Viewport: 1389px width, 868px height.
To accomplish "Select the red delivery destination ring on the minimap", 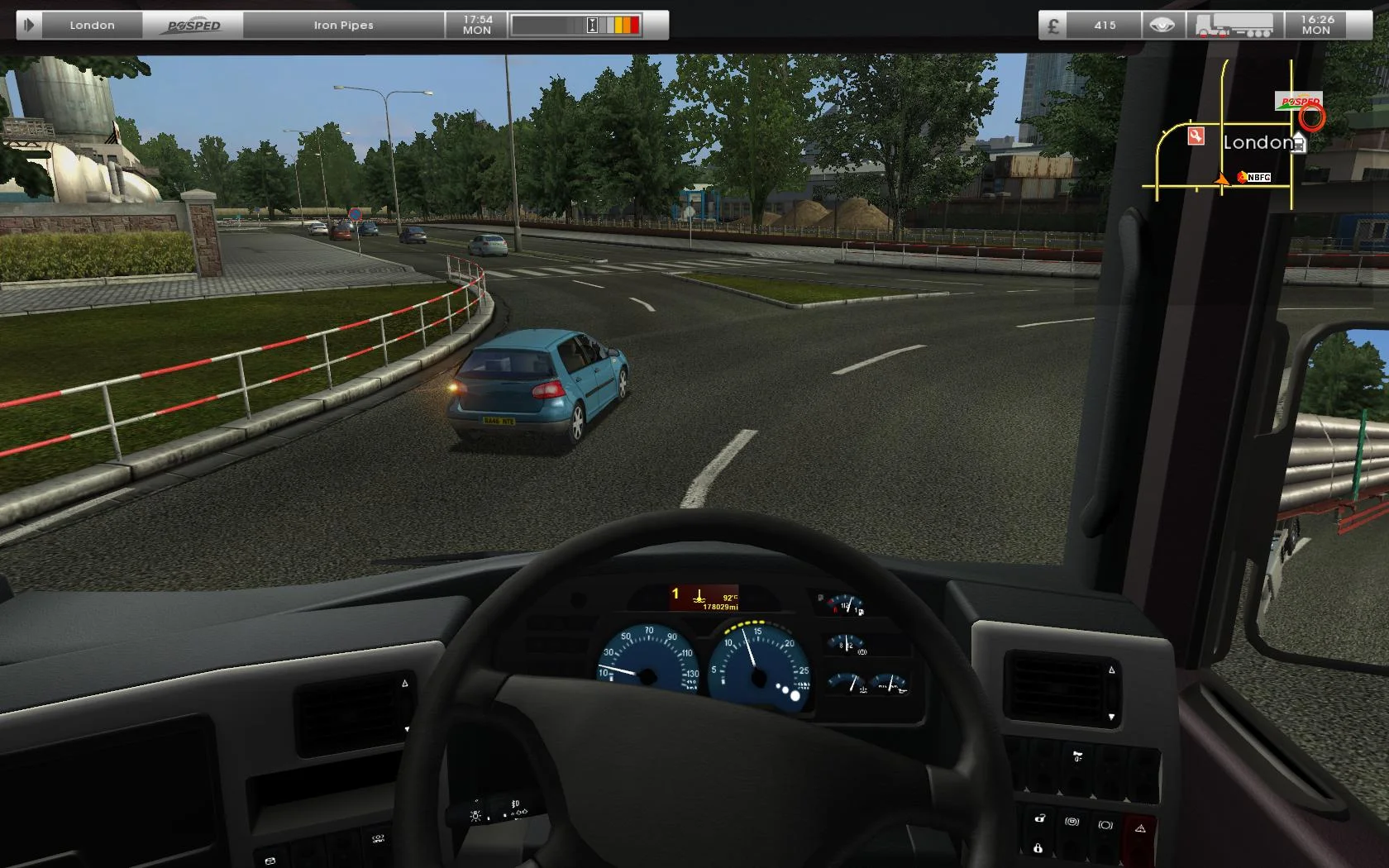I will (x=1311, y=117).
